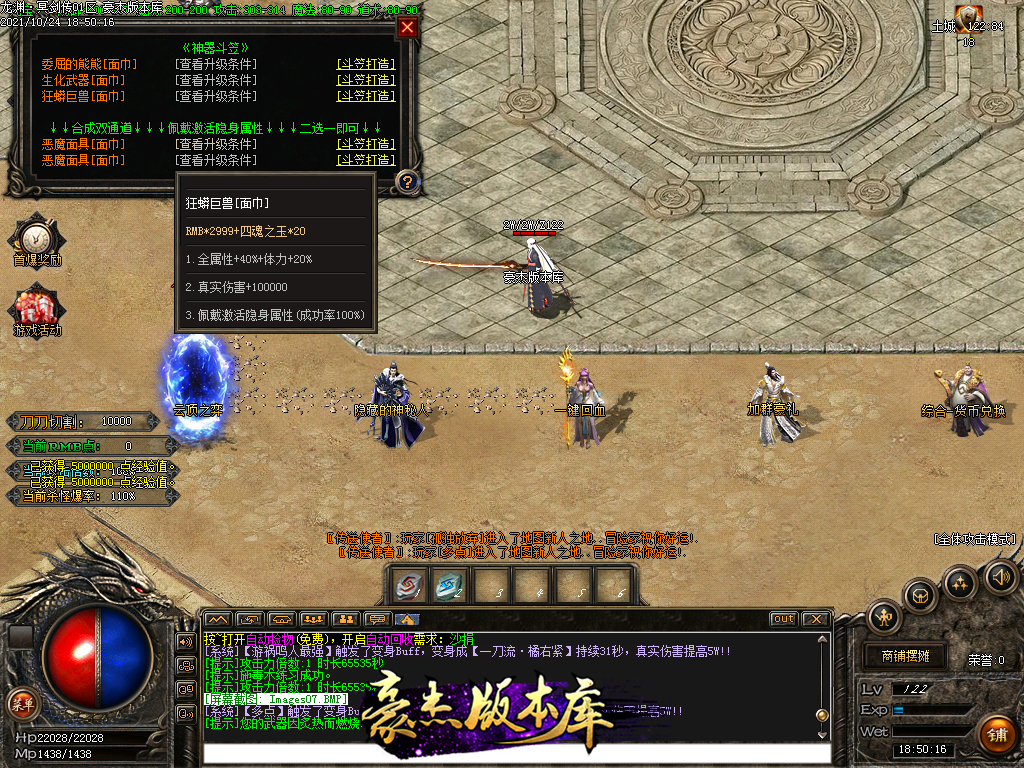Image resolution: width=1024 pixels, height=768 pixels.
Task: Close the 神器斗笠 crafting panel
Action: [407, 28]
